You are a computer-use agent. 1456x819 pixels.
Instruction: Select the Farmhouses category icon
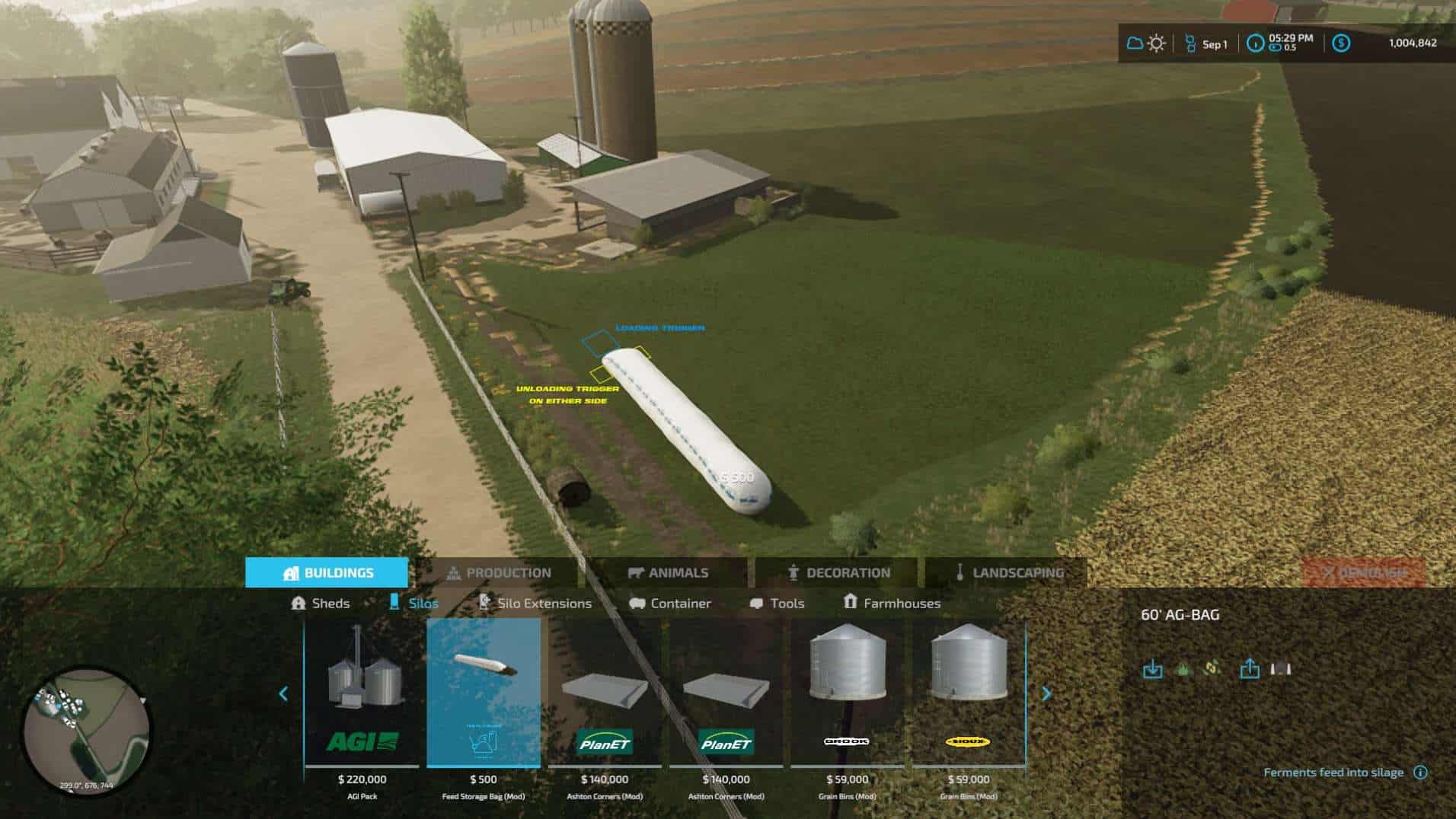850,603
